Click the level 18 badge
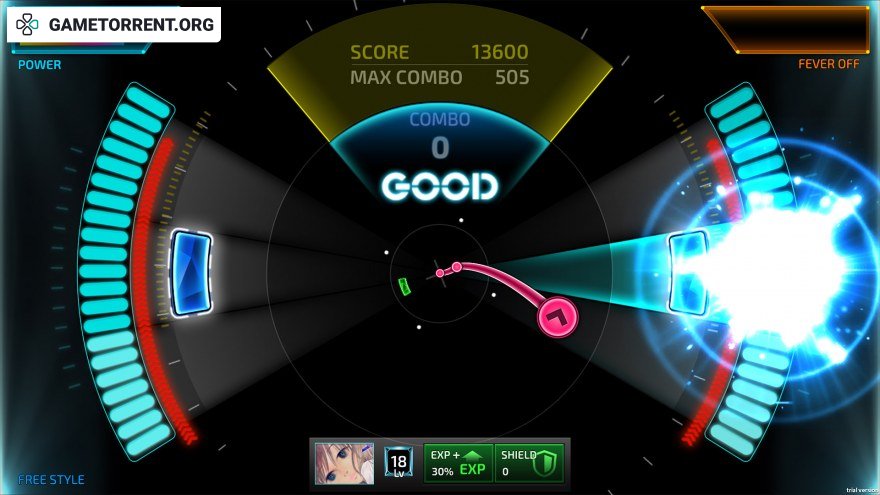Viewport: 880px width, 495px height. (x=398, y=463)
